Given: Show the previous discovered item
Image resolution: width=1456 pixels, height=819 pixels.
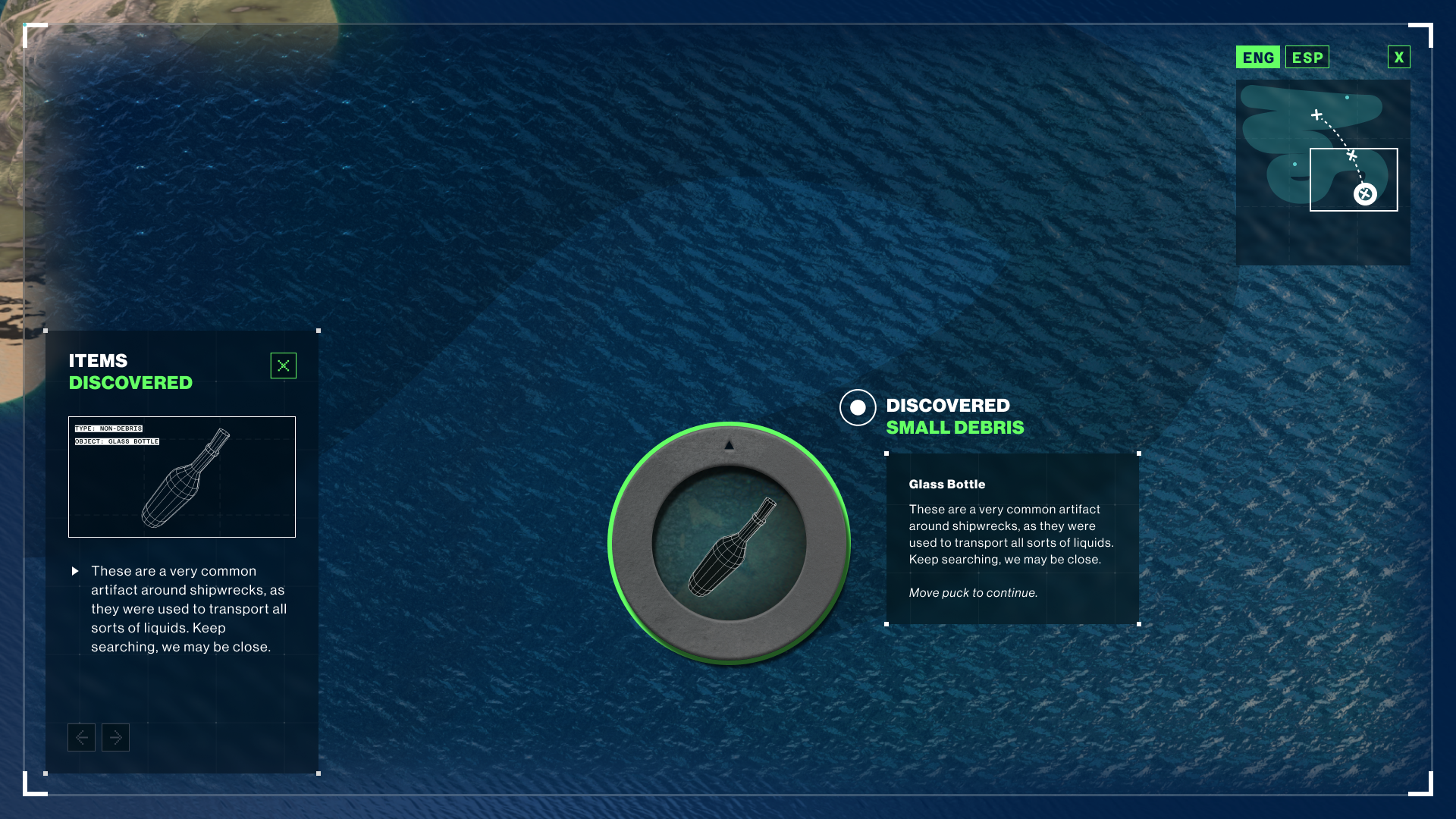Looking at the screenshot, I should click(x=81, y=737).
